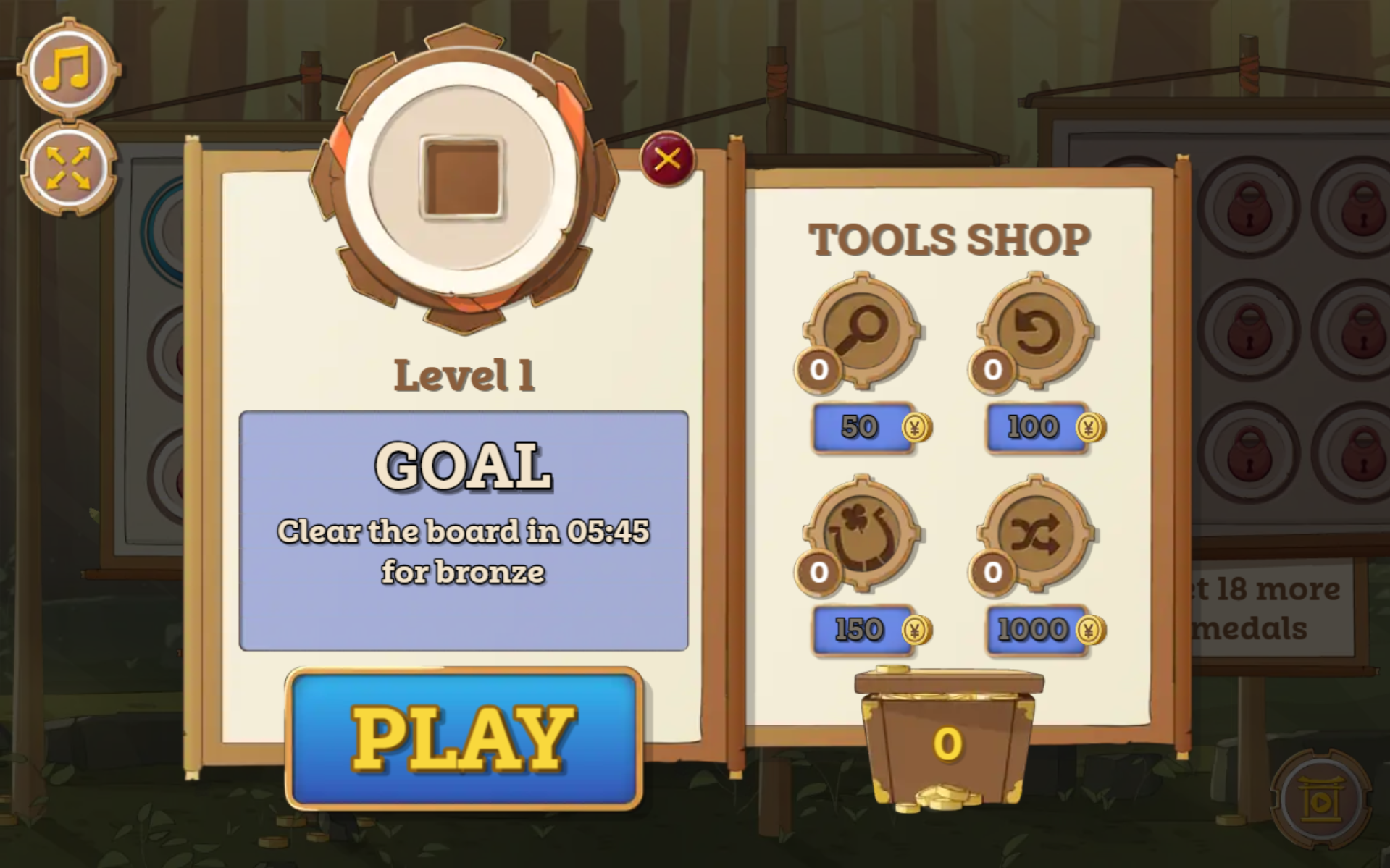1390x868 pixels.
Task: Select the lucky horseshoe tool
Action: 862,534
